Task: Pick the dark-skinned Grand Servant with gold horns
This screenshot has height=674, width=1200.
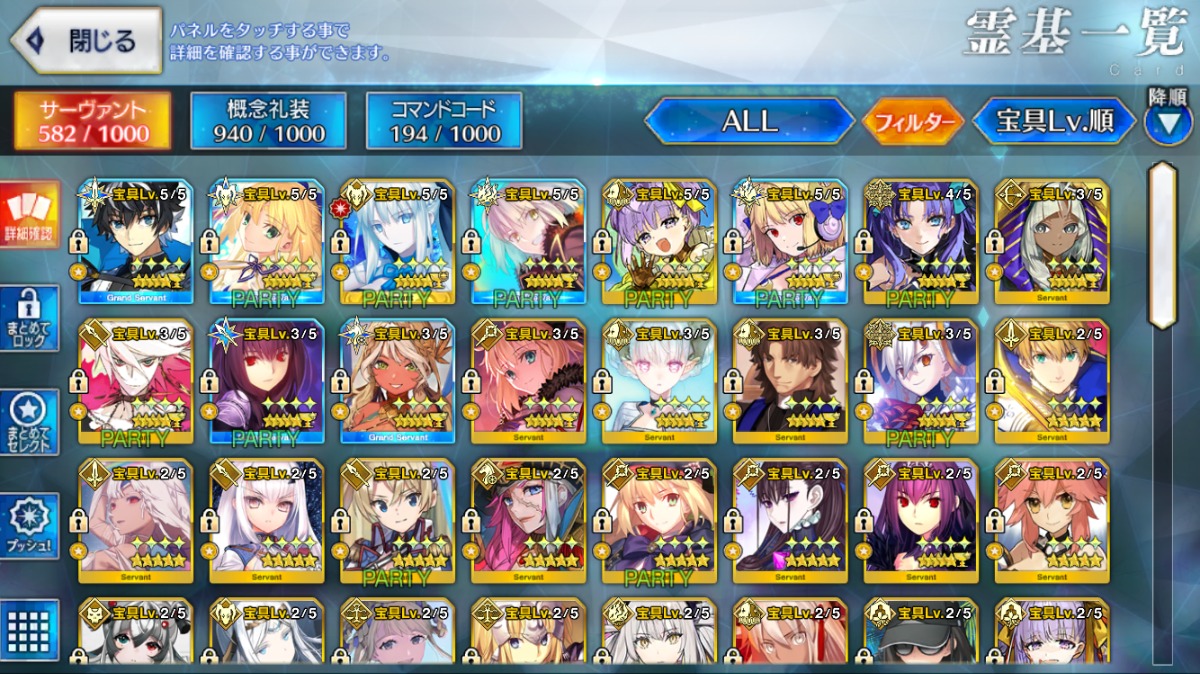Action: pos(397,382)
